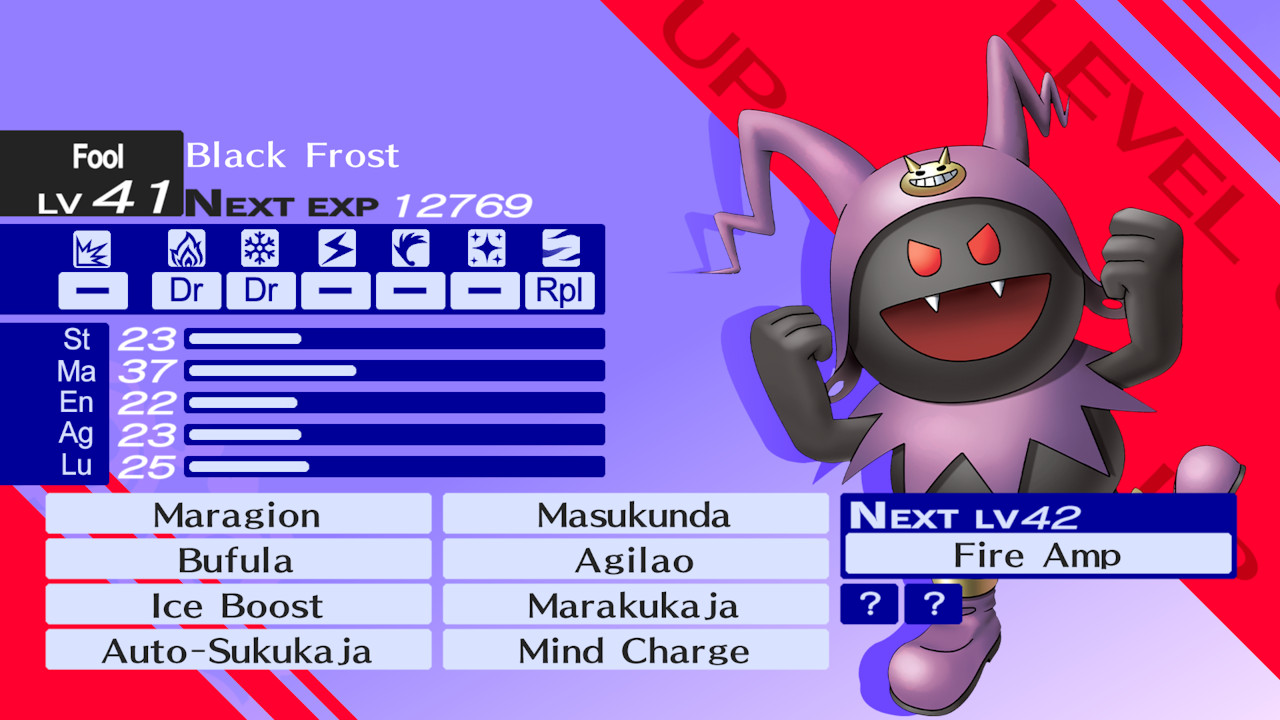
Task: Click the Fire element icon
Action: point(186,247)
